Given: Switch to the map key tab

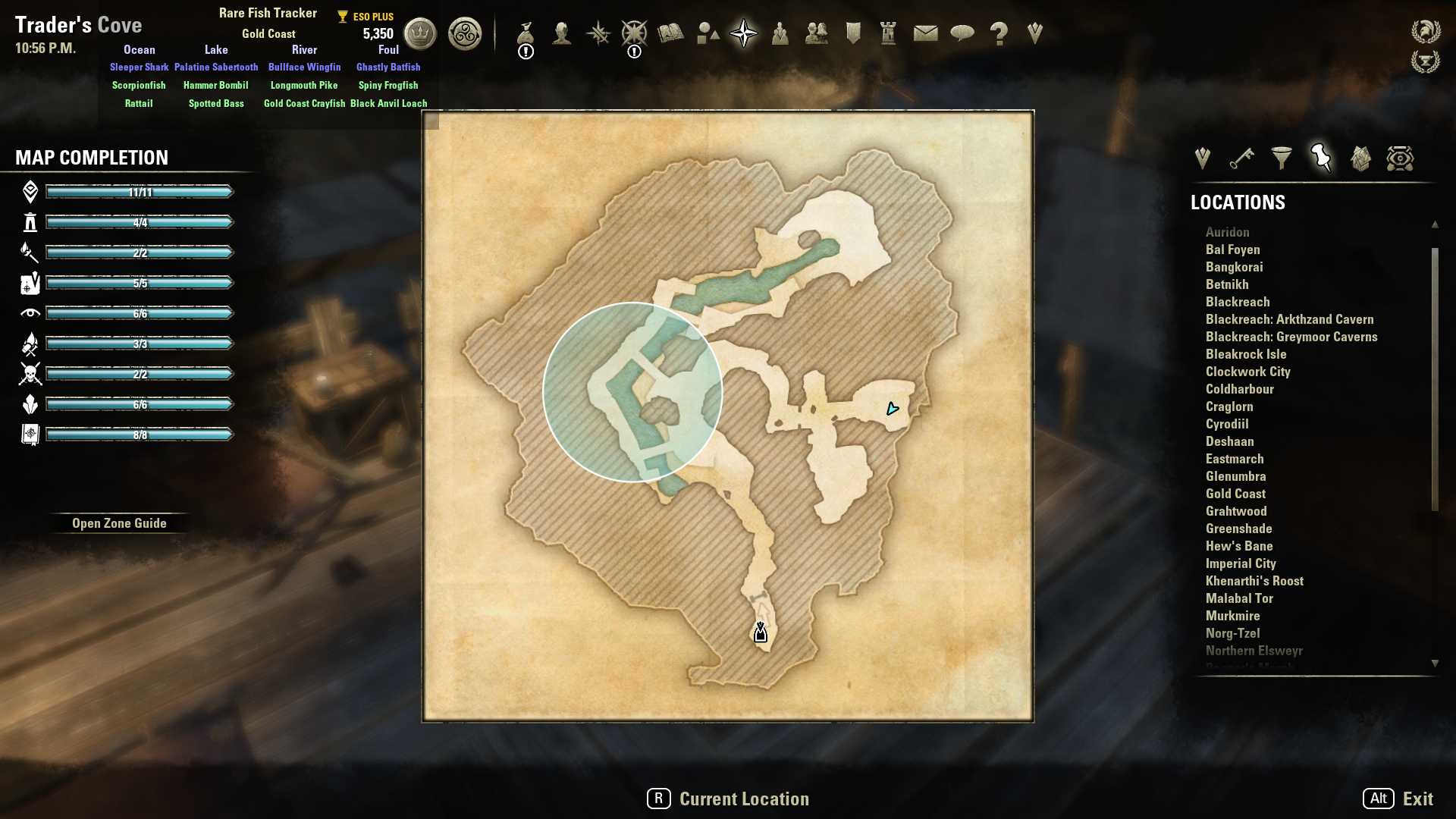Looking at the screenshot, I should click(1242, 158).
